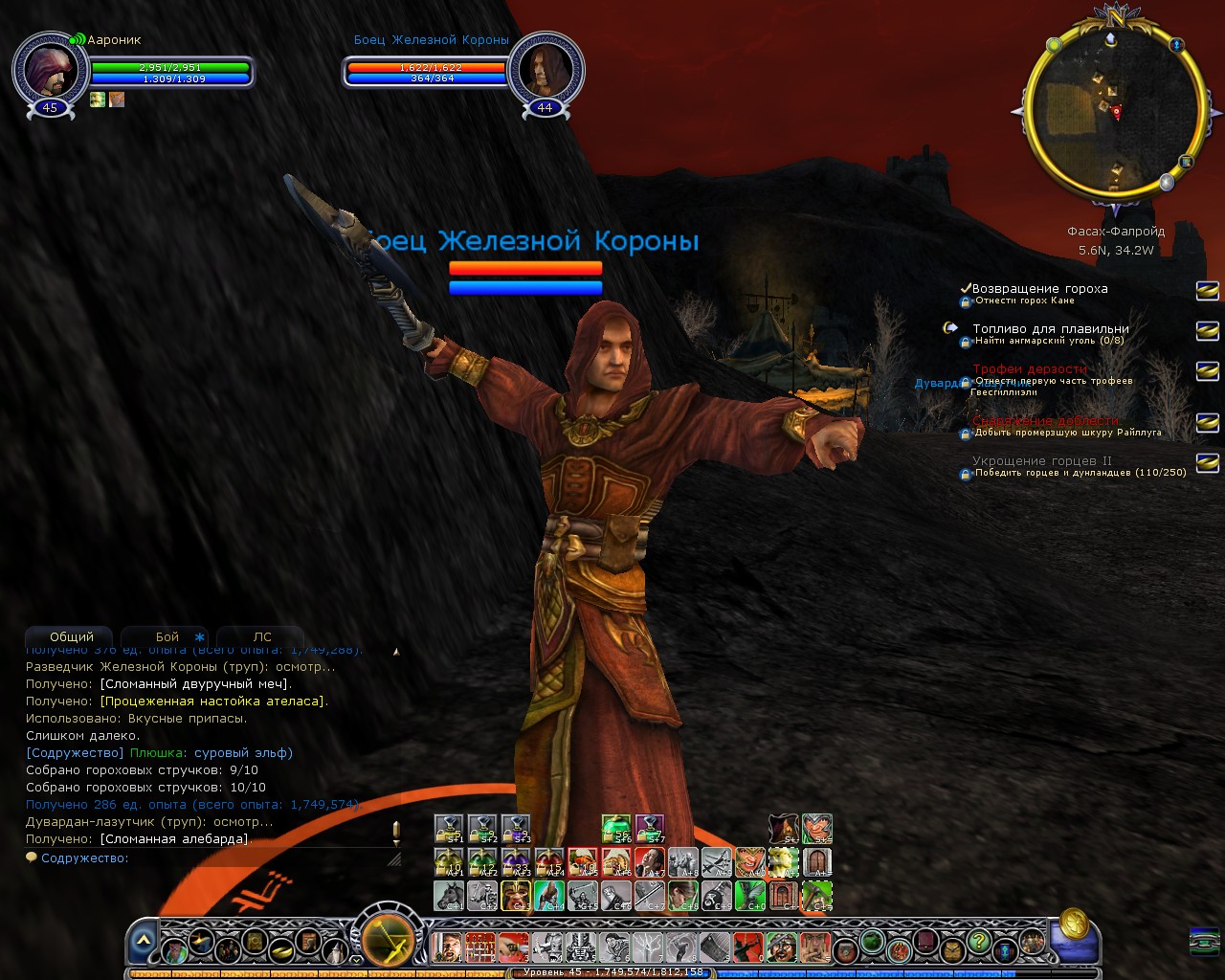
Task: Use the green potion quickslot item
Action: tap(616, 829)
